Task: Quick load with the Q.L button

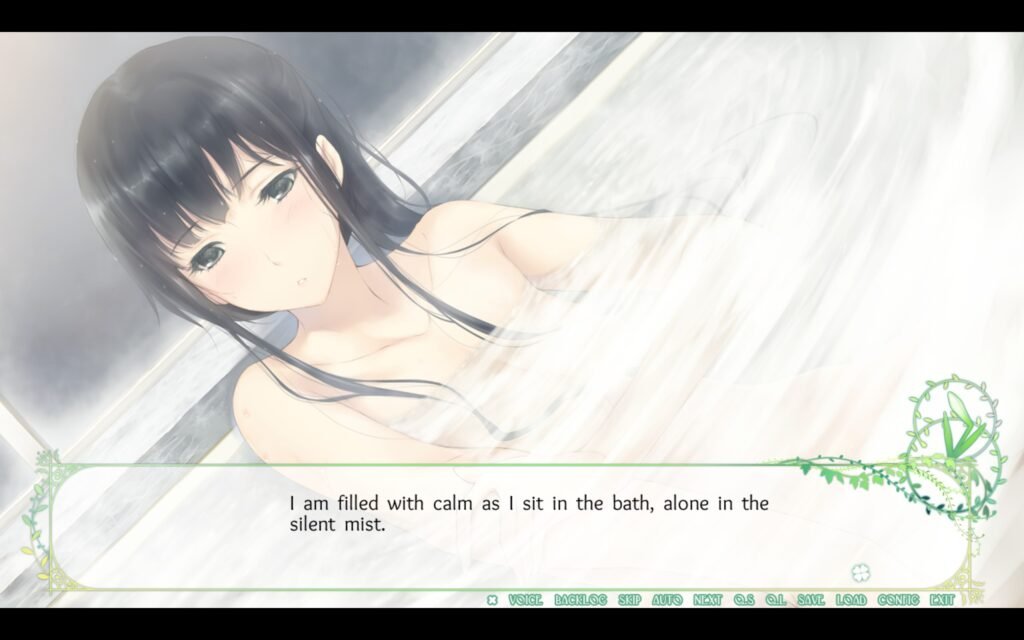Action: [x=775, y=600]
